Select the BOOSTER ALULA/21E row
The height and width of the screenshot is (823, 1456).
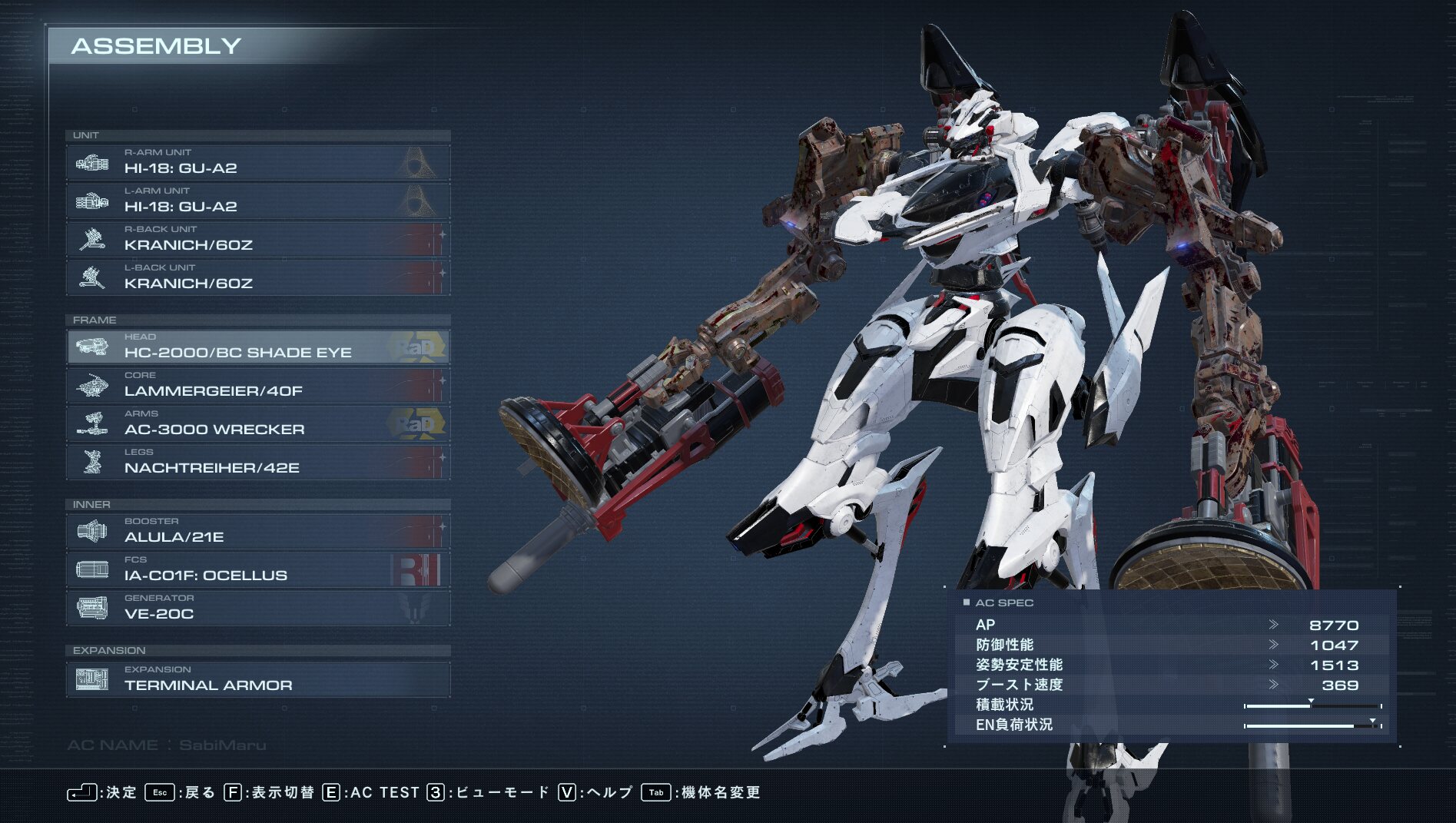point(257,531)
